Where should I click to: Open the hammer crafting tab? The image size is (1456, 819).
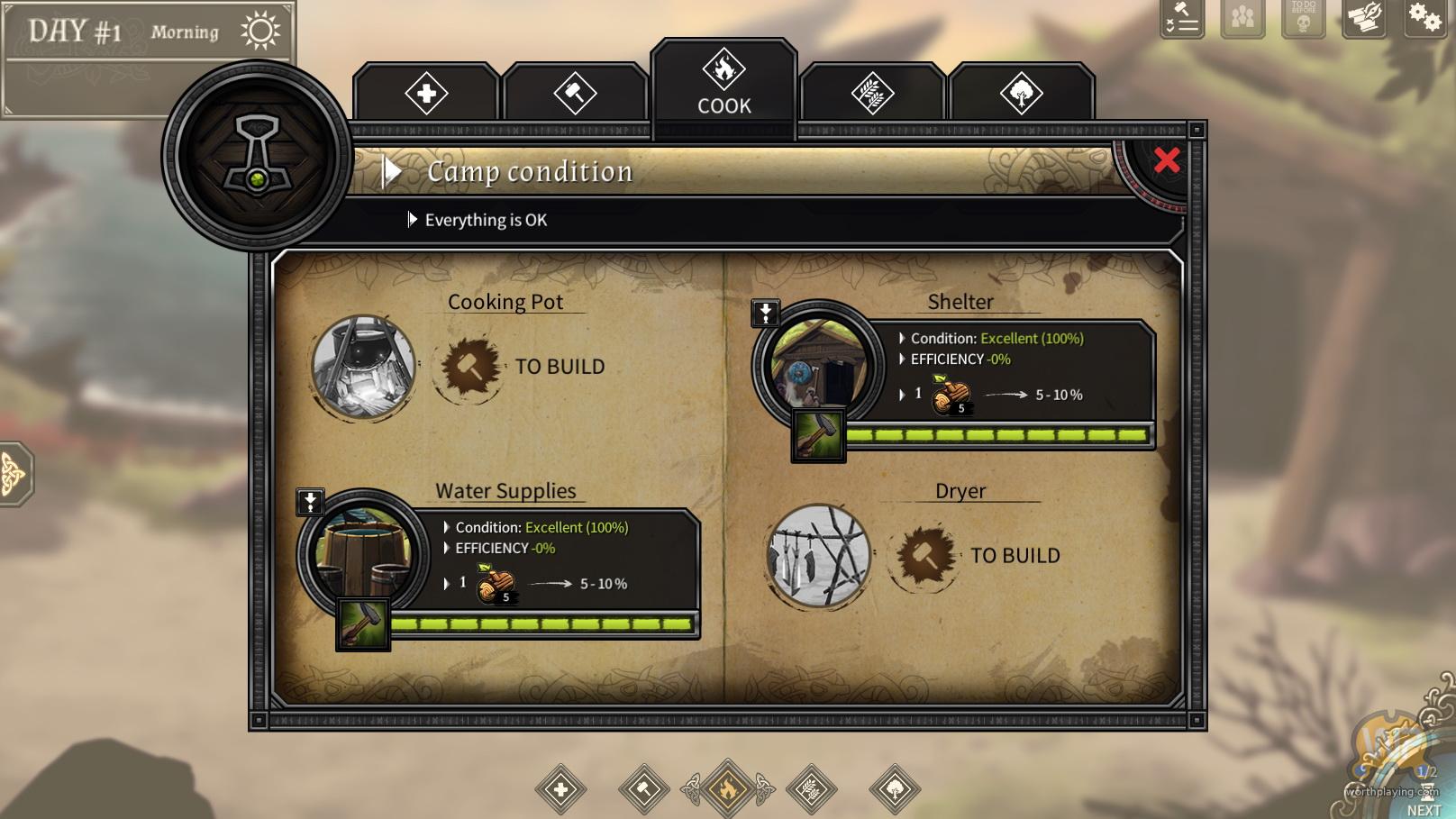575,94
